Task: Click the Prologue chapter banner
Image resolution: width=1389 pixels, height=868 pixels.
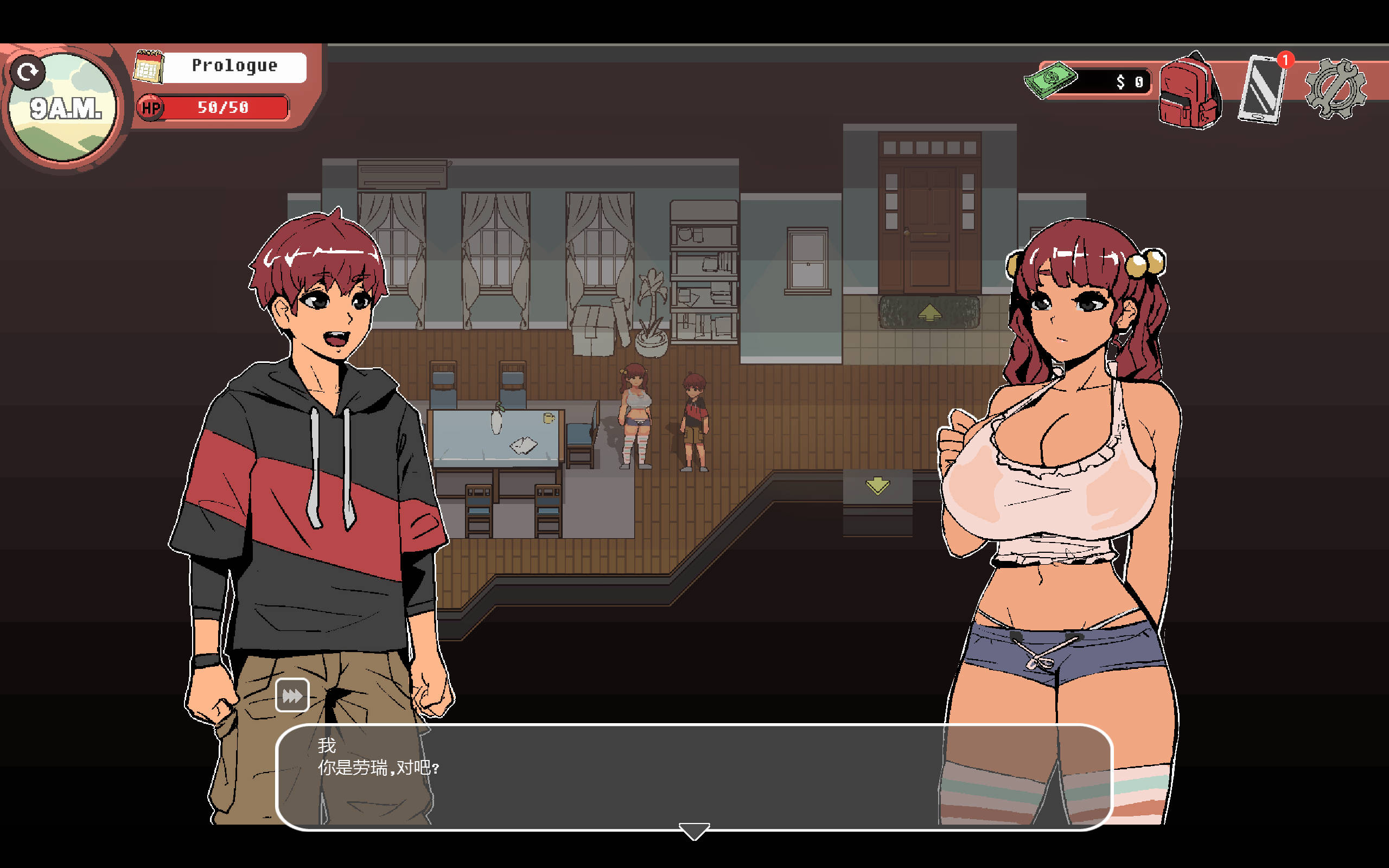Action: click(x=234, y=65)
